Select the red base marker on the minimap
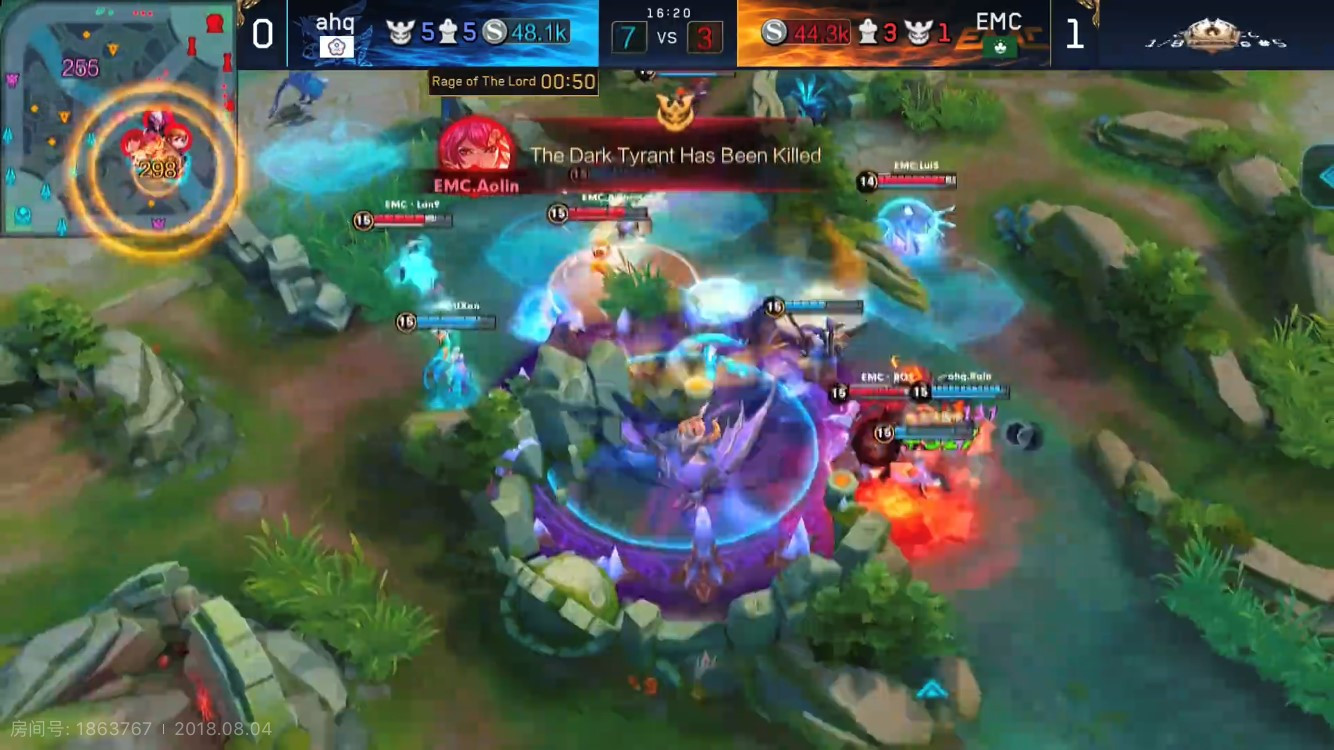This screenshot has height=750, width=1334. tap(214, 23)
